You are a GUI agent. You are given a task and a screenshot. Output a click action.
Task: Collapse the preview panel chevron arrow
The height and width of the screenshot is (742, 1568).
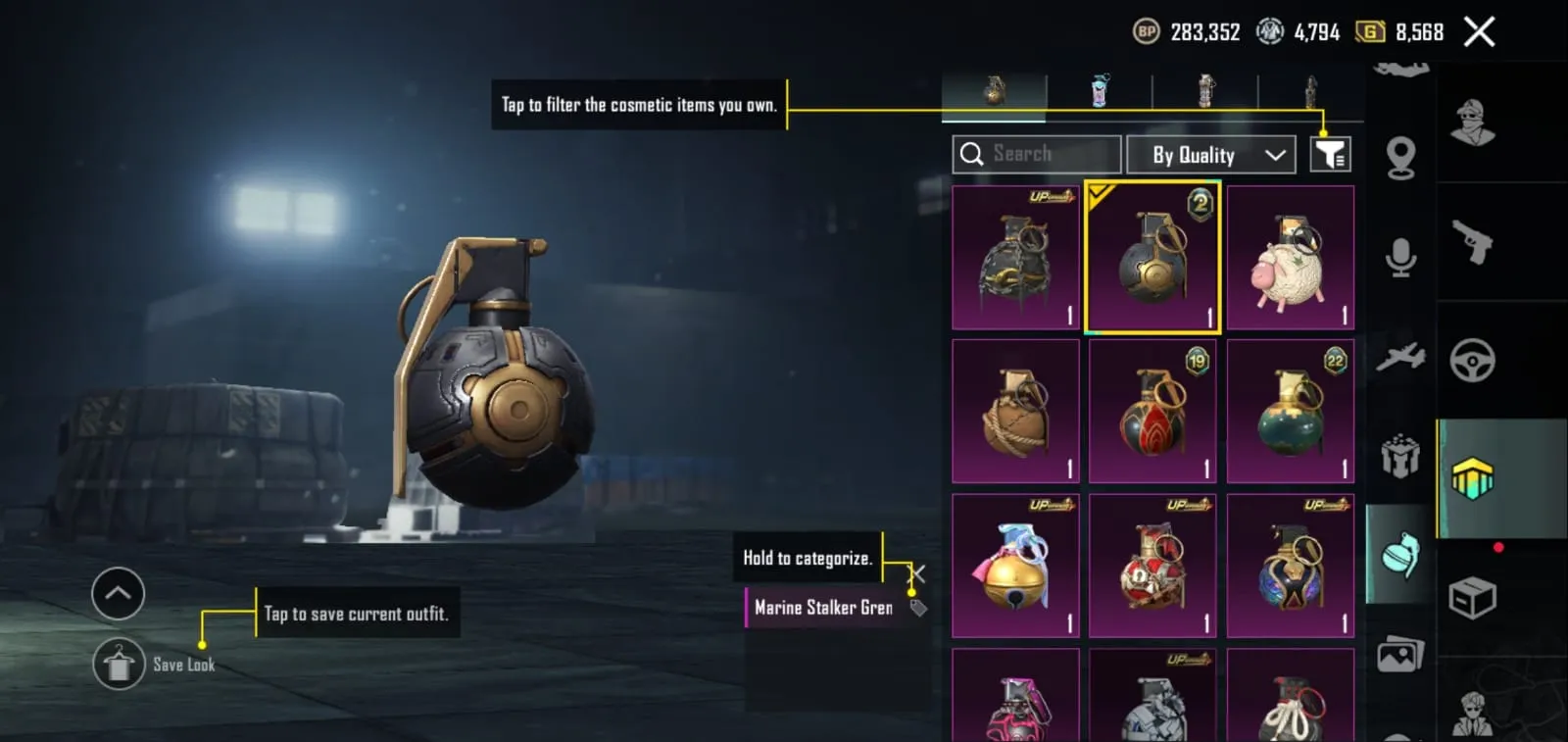[118, 593]
